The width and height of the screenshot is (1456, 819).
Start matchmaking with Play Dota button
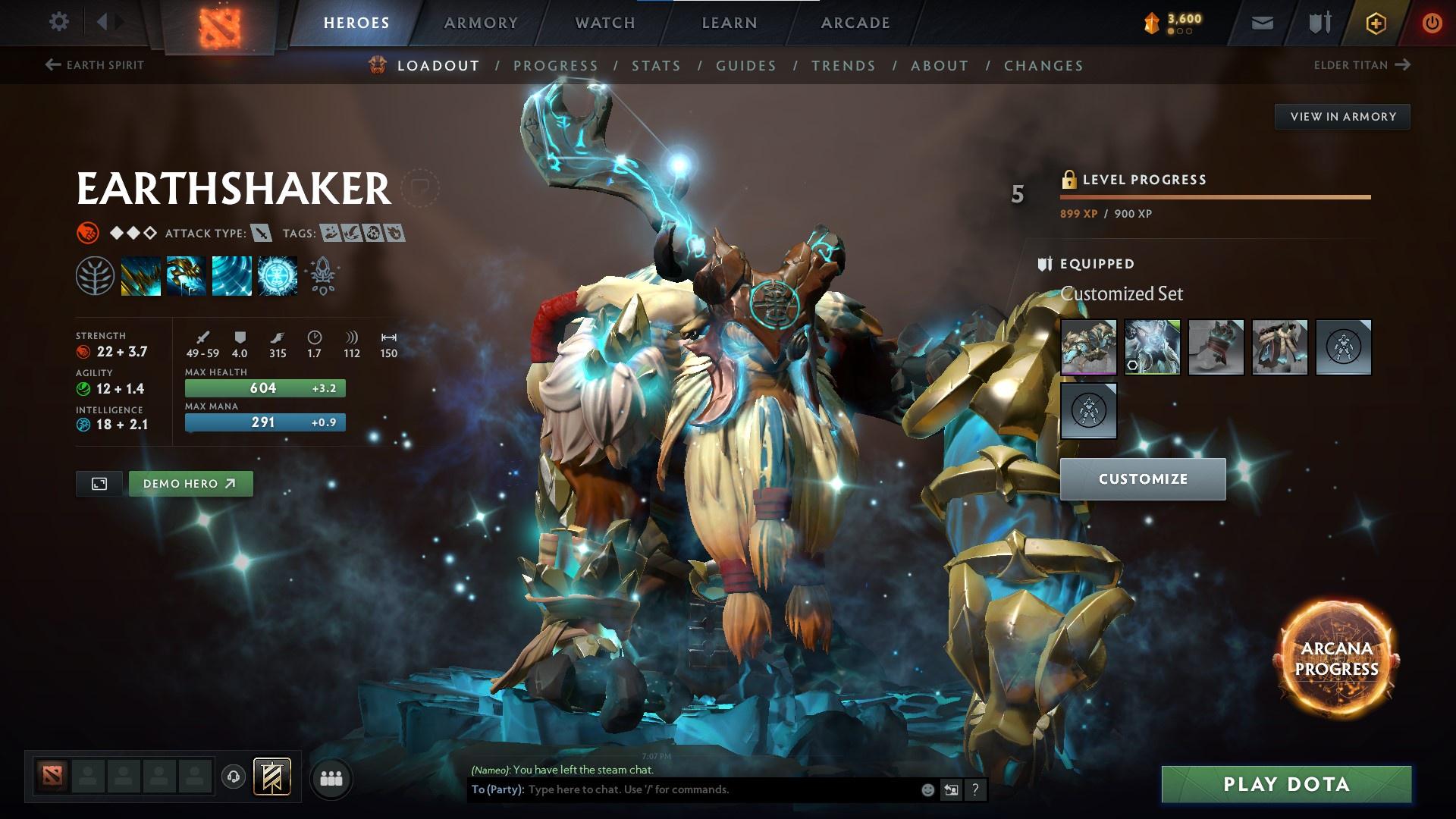point(1286,784)
